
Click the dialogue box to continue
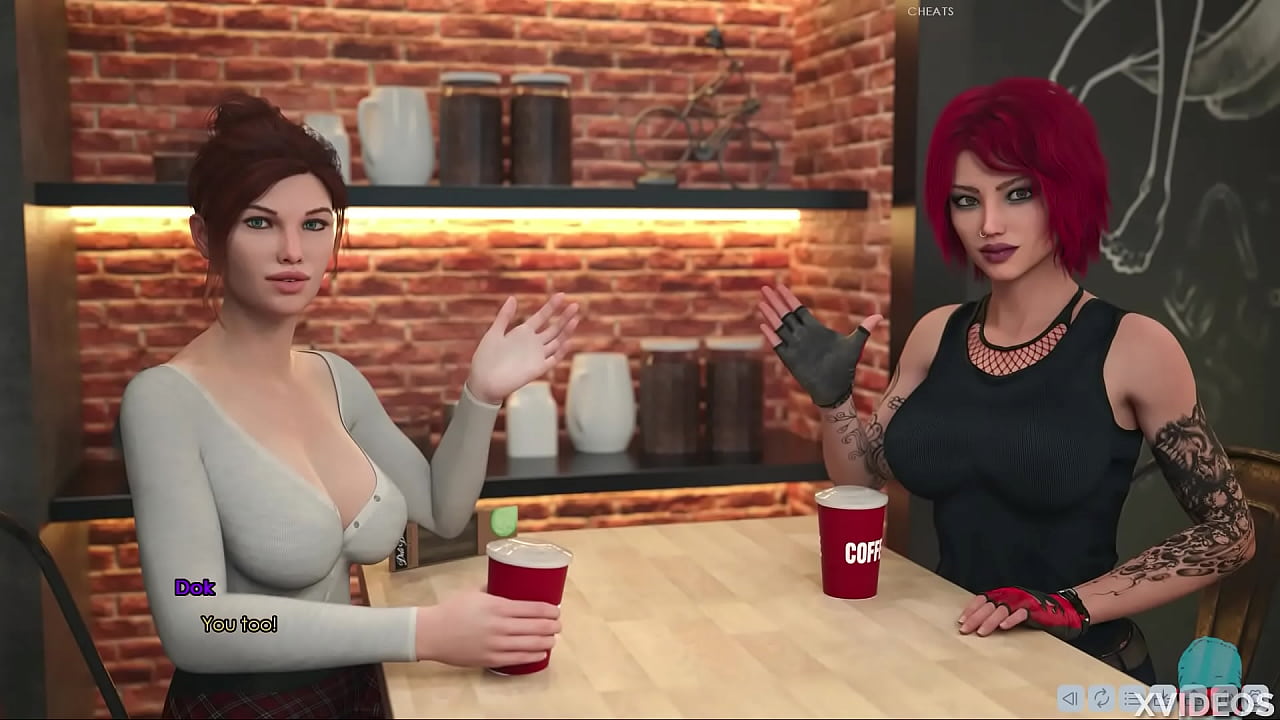(400, 620)
